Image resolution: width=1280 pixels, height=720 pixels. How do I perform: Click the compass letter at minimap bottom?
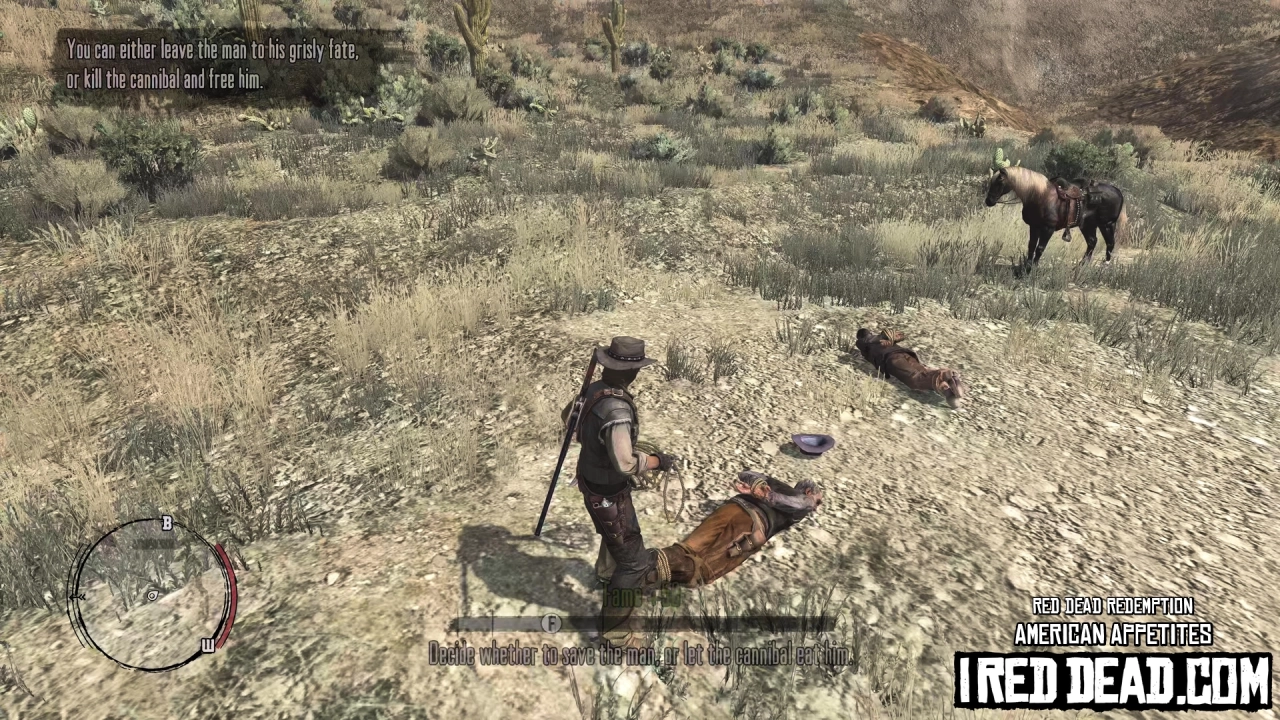point(208,646)
